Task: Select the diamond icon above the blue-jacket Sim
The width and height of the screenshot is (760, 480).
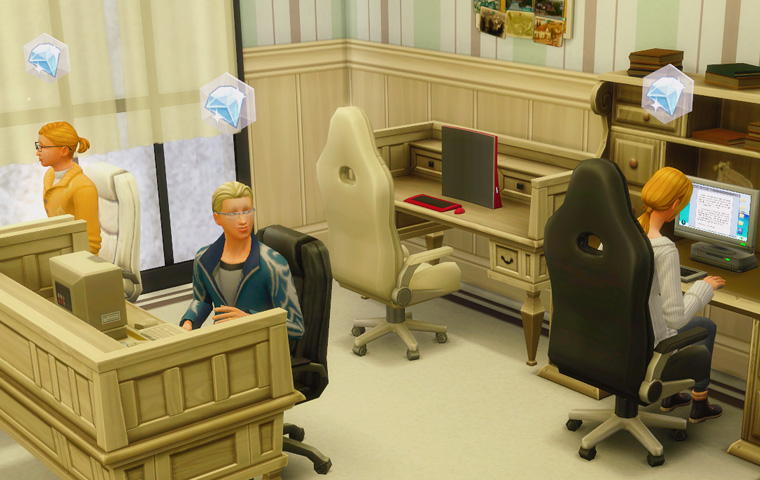Action: click(x=227, y=103)
